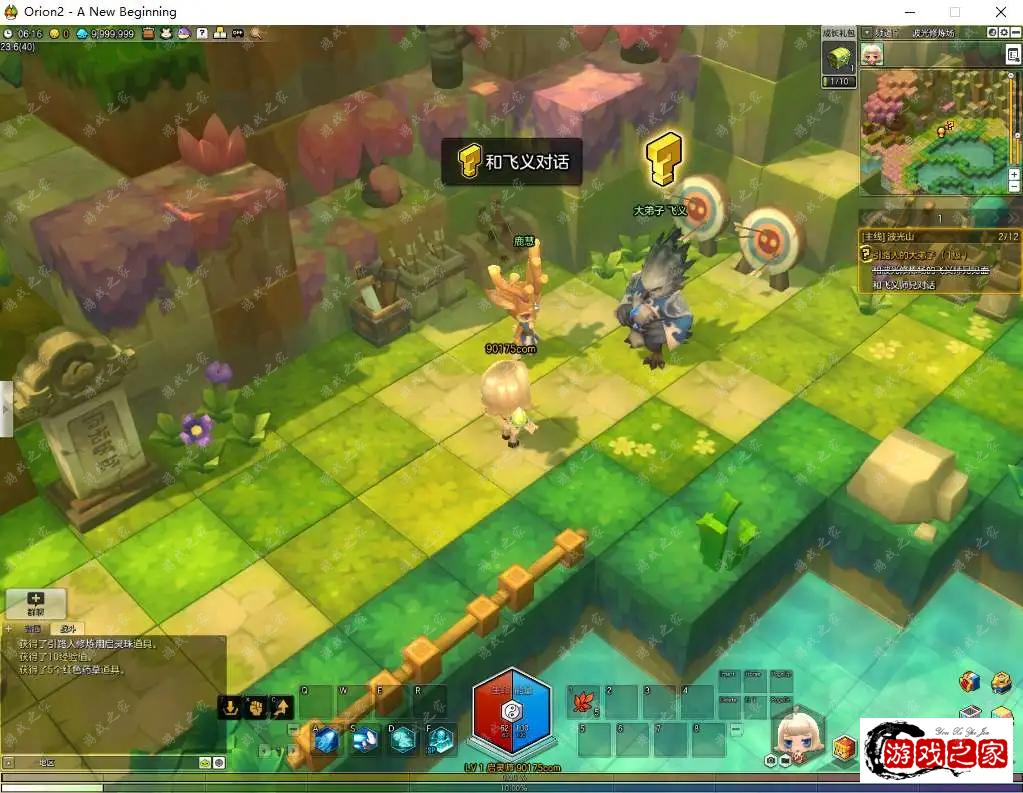Screen dimensions: 1023x793
Task: Open the growth gift box icon
Action: point(838,58)
